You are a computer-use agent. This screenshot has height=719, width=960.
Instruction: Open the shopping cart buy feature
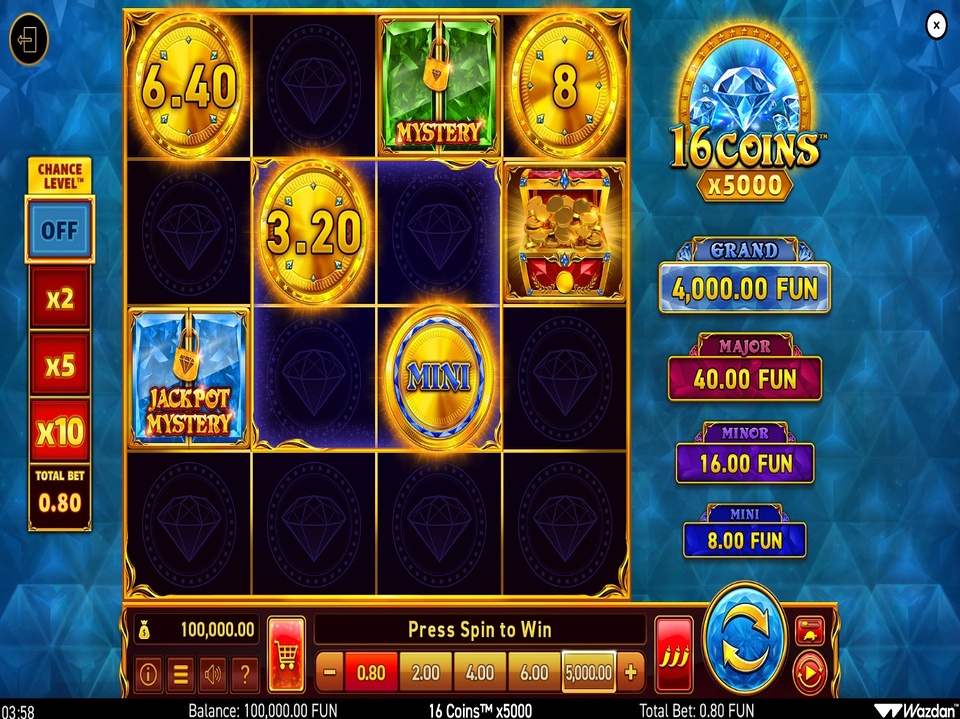[x=287, y=654]
